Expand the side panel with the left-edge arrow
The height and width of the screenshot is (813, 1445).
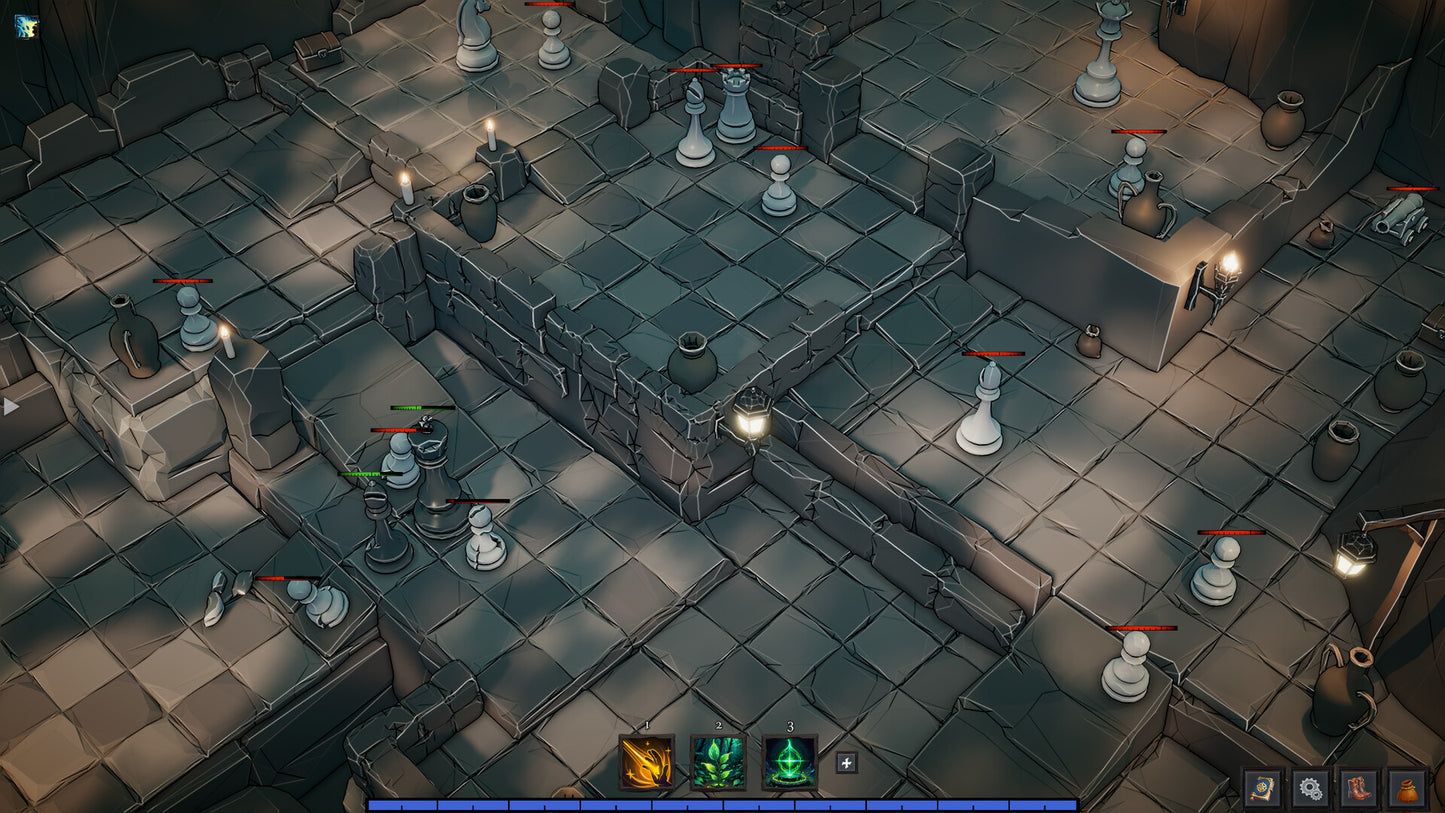(x=11, y=406)
